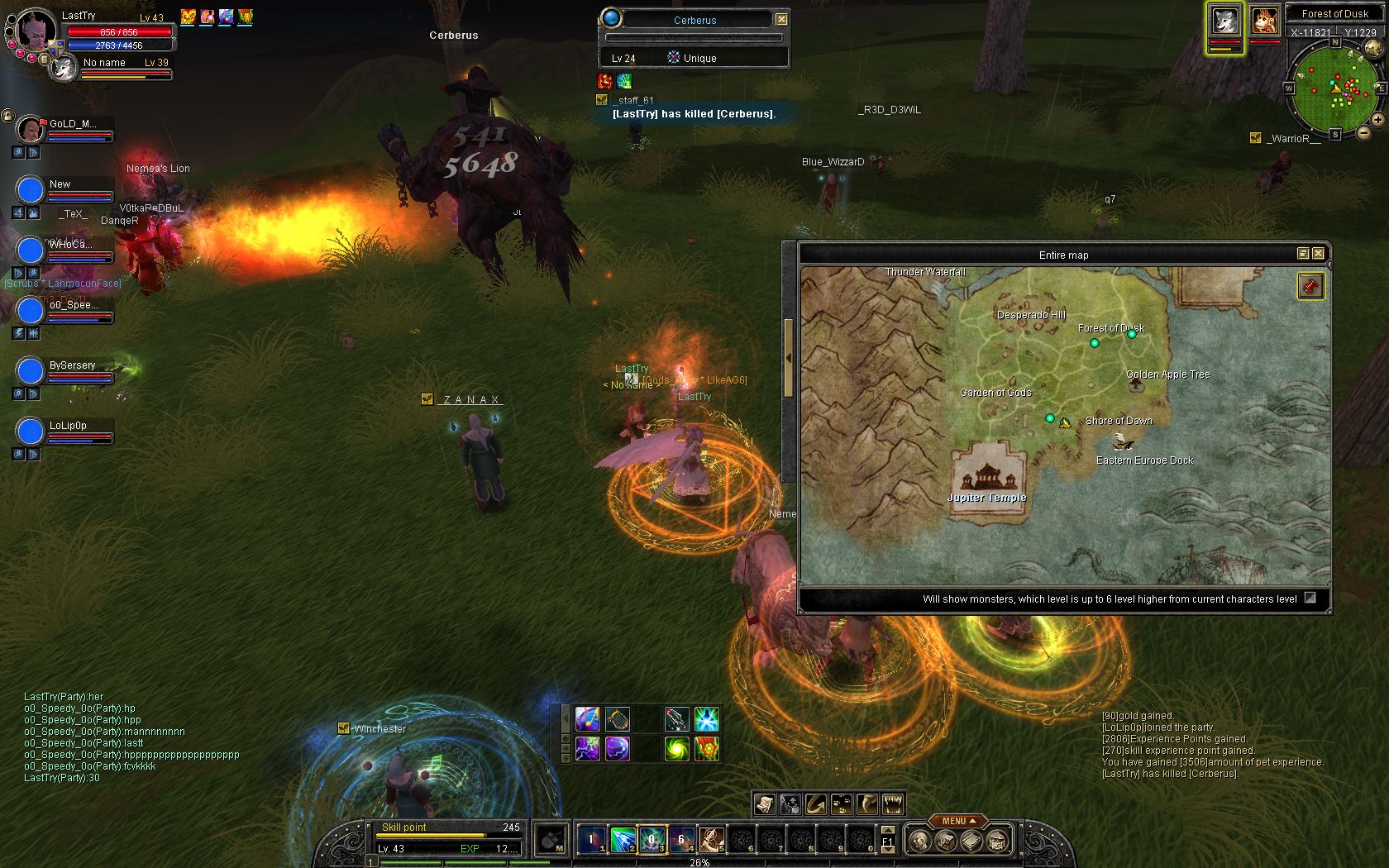This screenshot has width=1389, height=868.
Task: Select party member GoLD_M portrait
Action: (x=31, y=130)
